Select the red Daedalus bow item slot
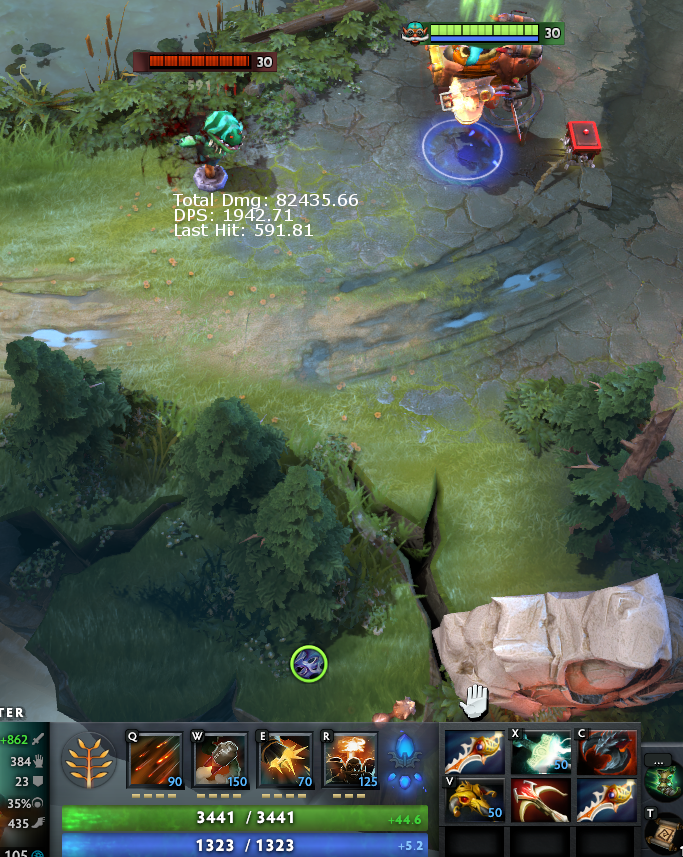Screen dimensions: 683x857 [x=540, y=800]
